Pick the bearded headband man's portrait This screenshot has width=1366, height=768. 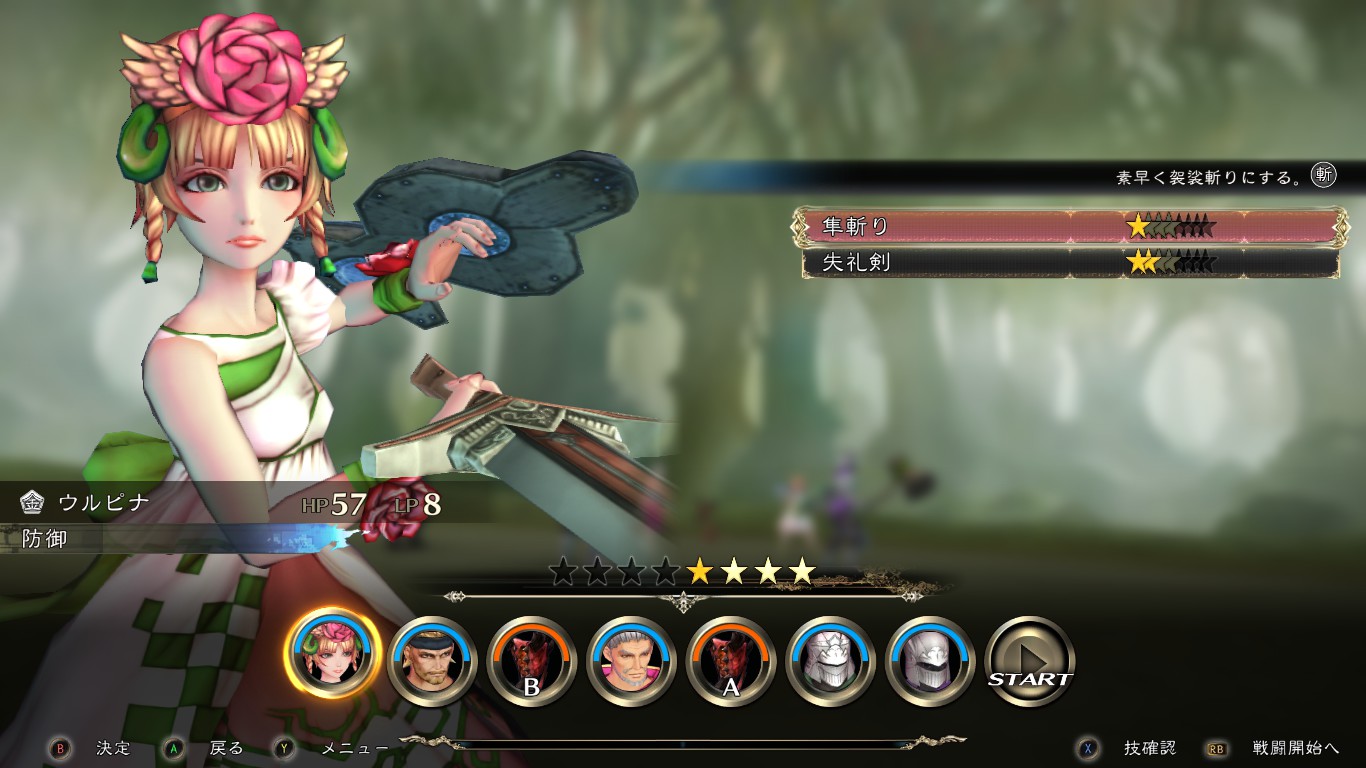click(432, 661)
